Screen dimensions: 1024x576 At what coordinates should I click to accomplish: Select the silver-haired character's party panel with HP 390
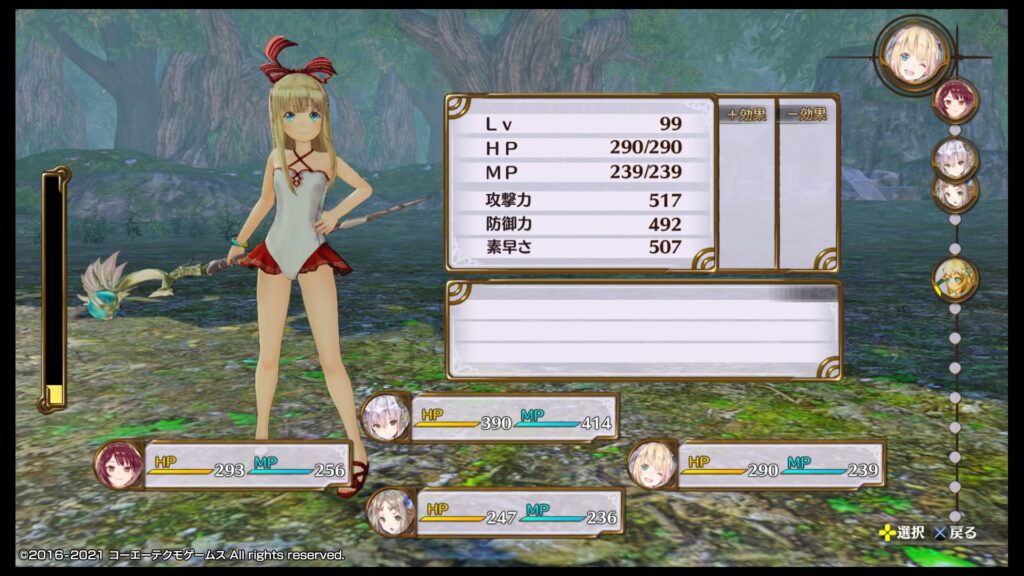[x=490, y=417]
